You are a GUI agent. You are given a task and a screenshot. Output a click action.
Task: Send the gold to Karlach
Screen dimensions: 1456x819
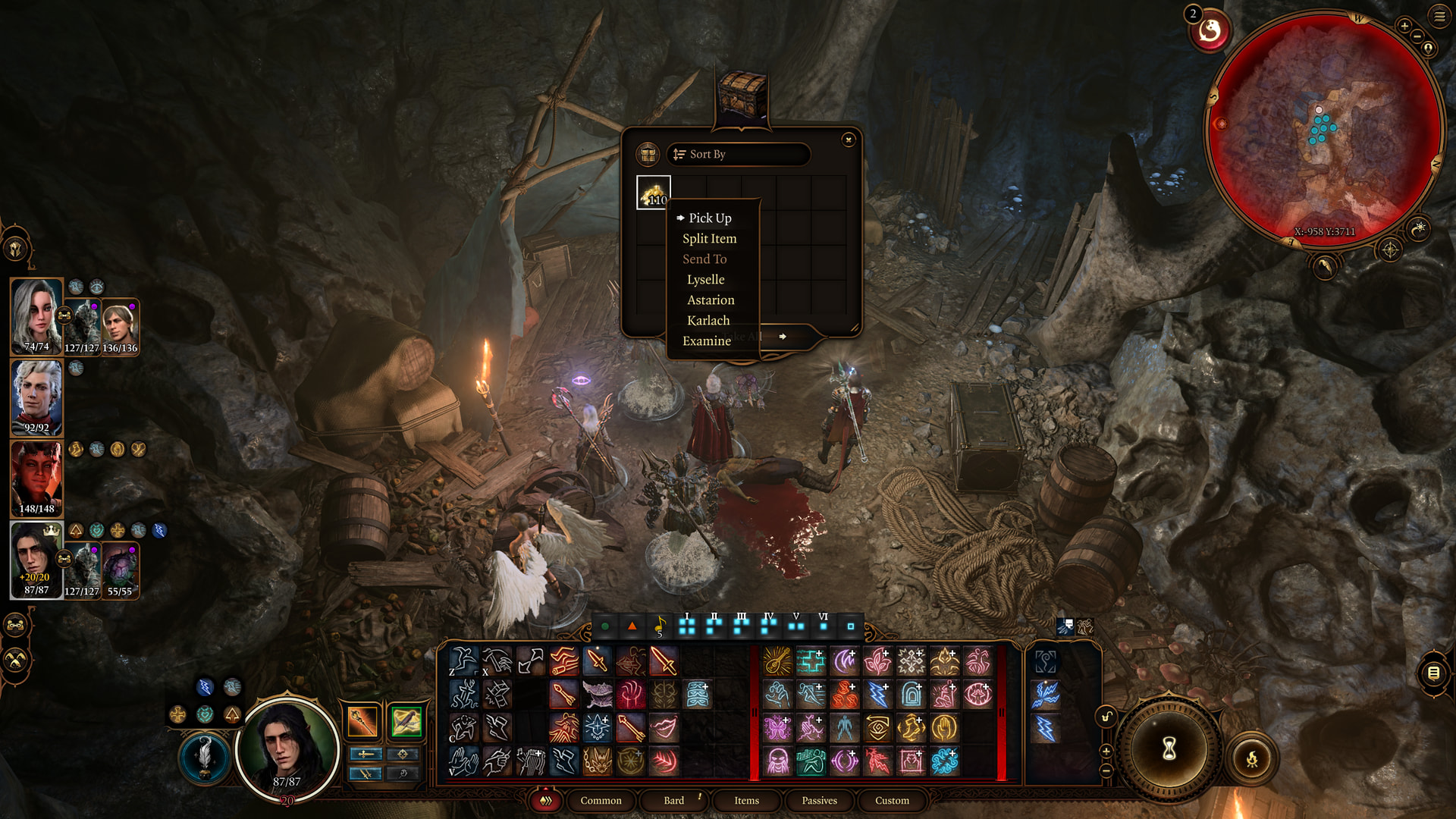708,321
